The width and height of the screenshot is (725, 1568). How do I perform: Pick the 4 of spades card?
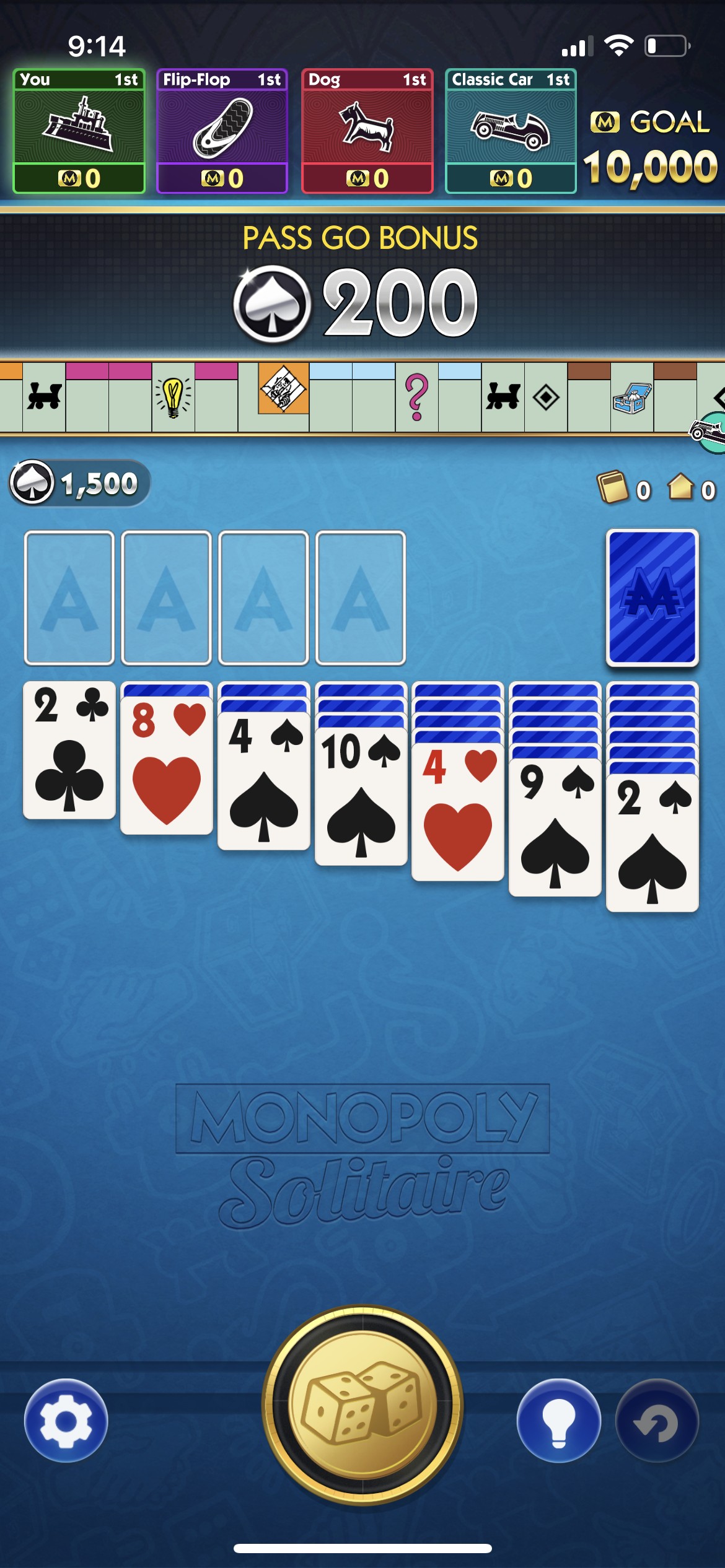[264, 782]
